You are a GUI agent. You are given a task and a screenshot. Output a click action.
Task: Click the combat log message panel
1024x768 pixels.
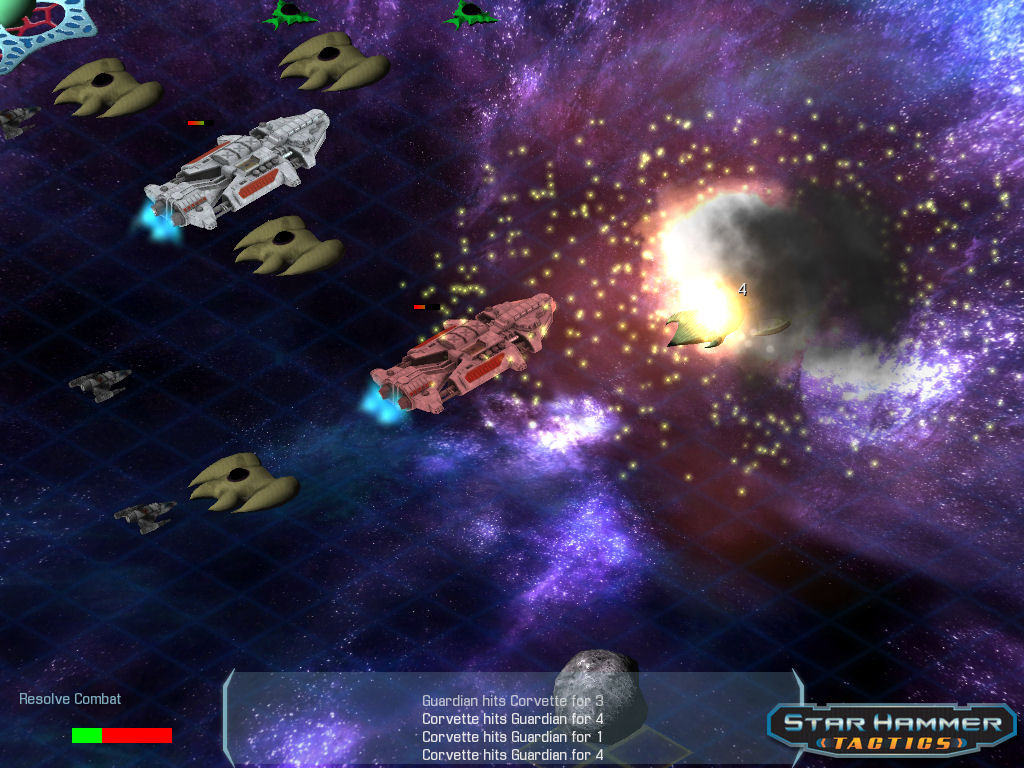click(x=512, y=727)
